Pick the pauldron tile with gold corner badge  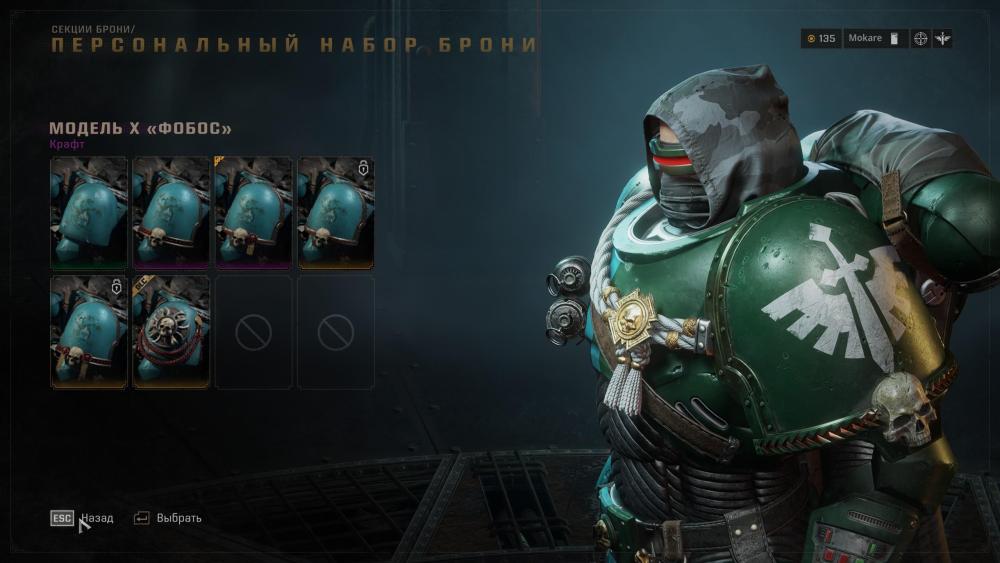coord(253,213)
